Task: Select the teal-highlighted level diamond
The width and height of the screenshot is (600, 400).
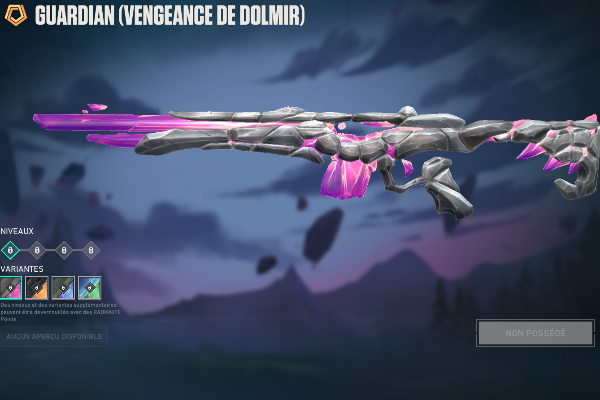Action: [x=10, y=250]
